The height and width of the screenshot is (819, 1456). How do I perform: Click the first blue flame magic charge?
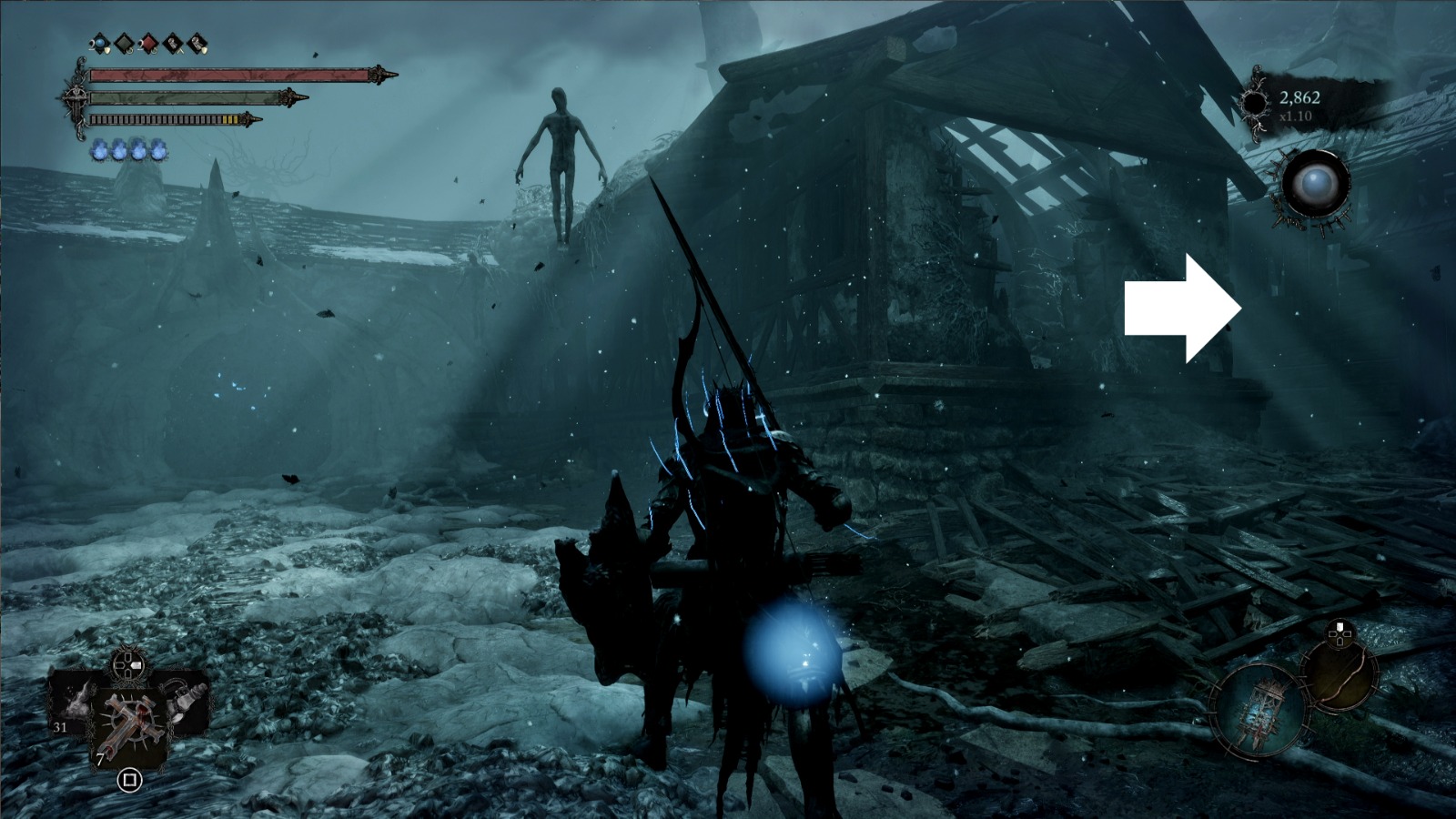pos(100,150)
